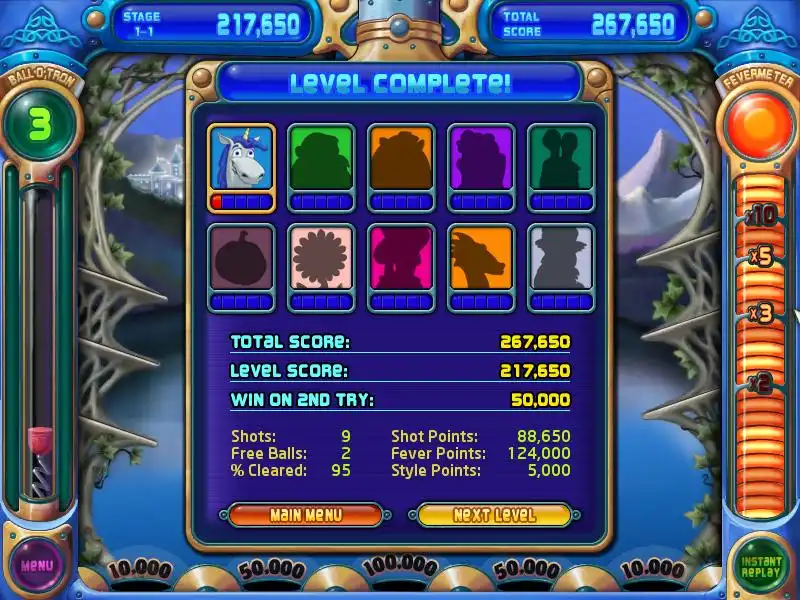Continue to the Next Level
800x600 pixels.
click(x=494, y=515)
